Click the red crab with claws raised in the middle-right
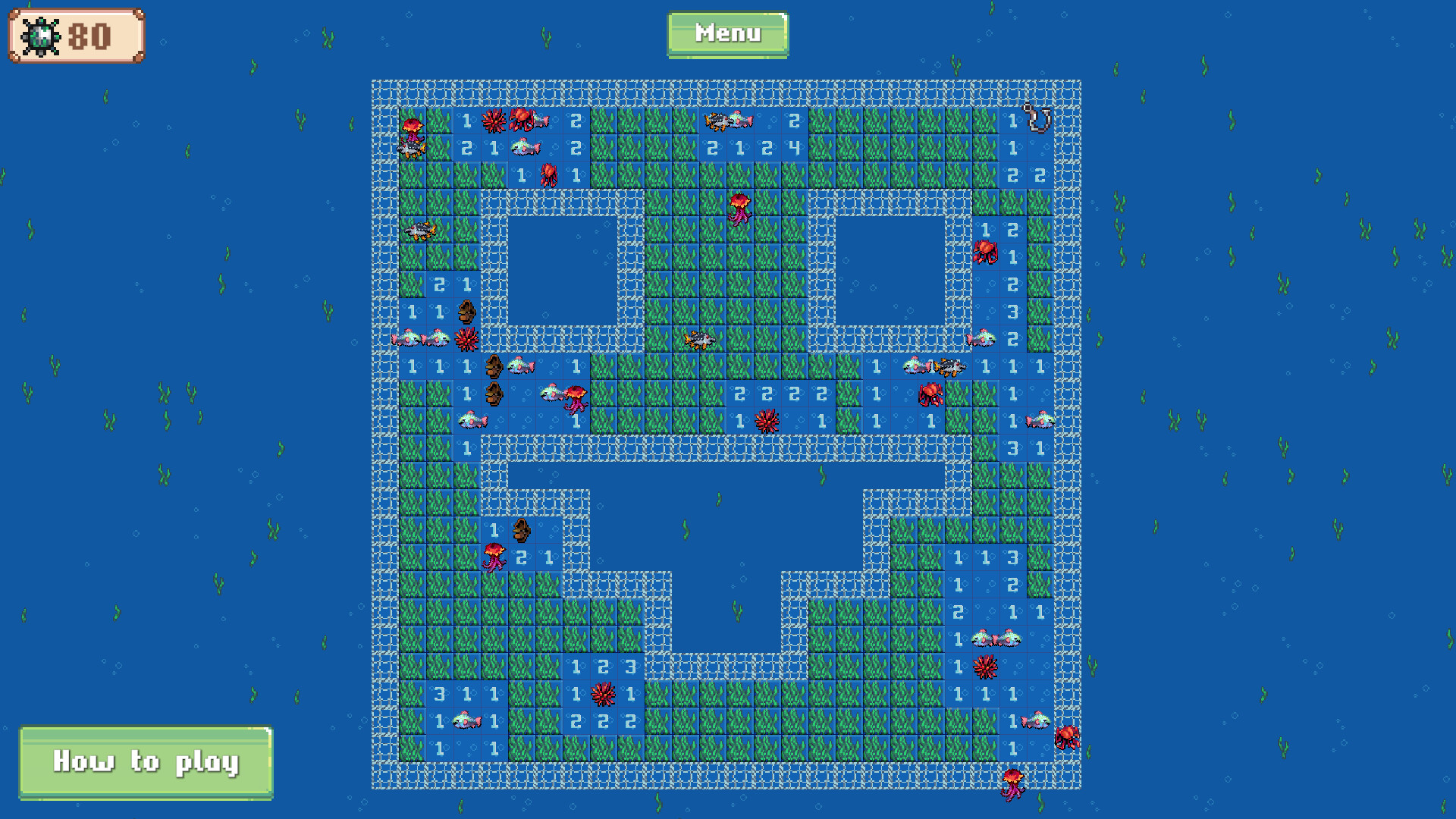 pyautogui.click(x=930, y=394)
